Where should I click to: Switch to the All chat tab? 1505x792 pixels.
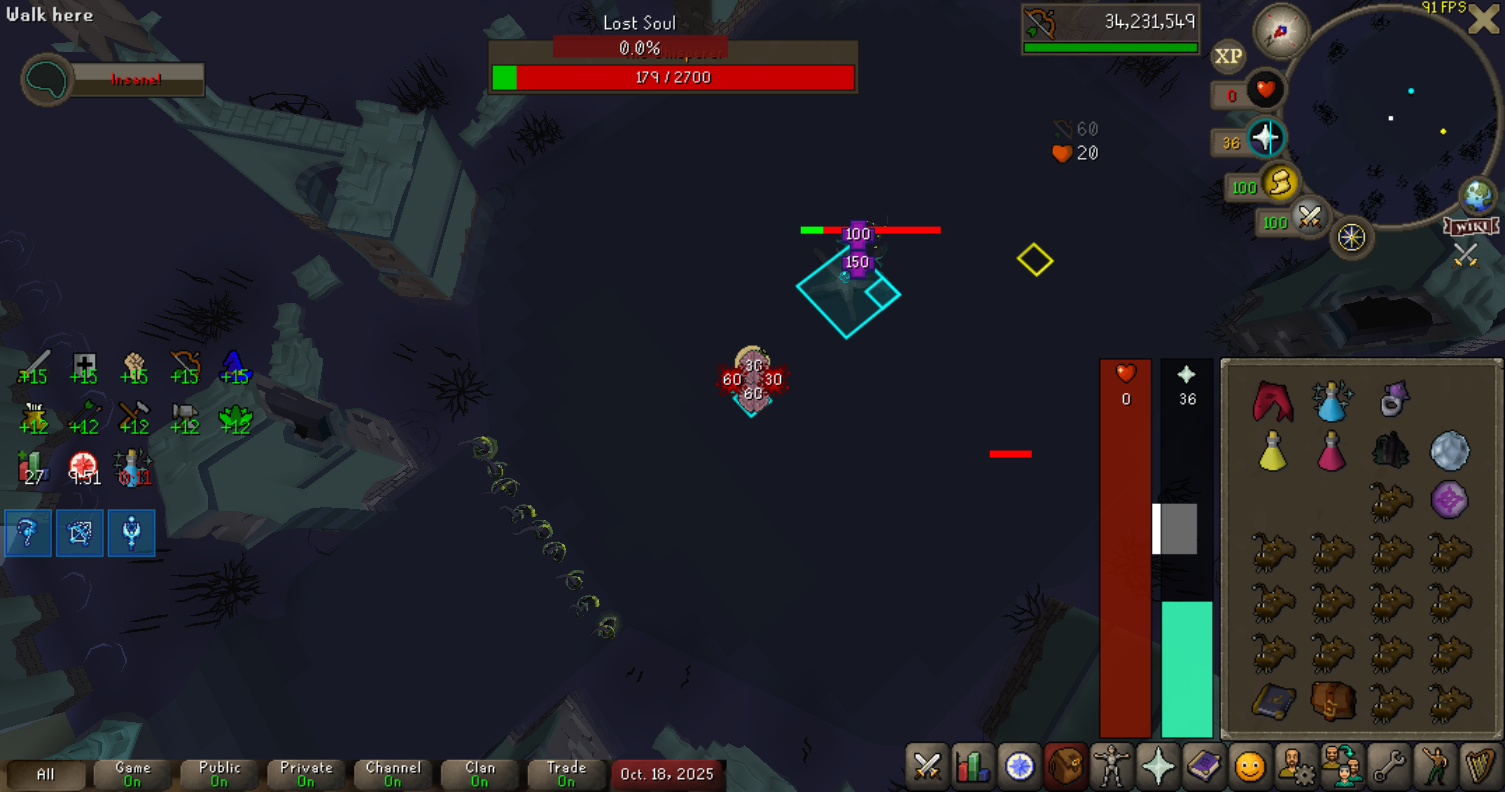[46, 774]
